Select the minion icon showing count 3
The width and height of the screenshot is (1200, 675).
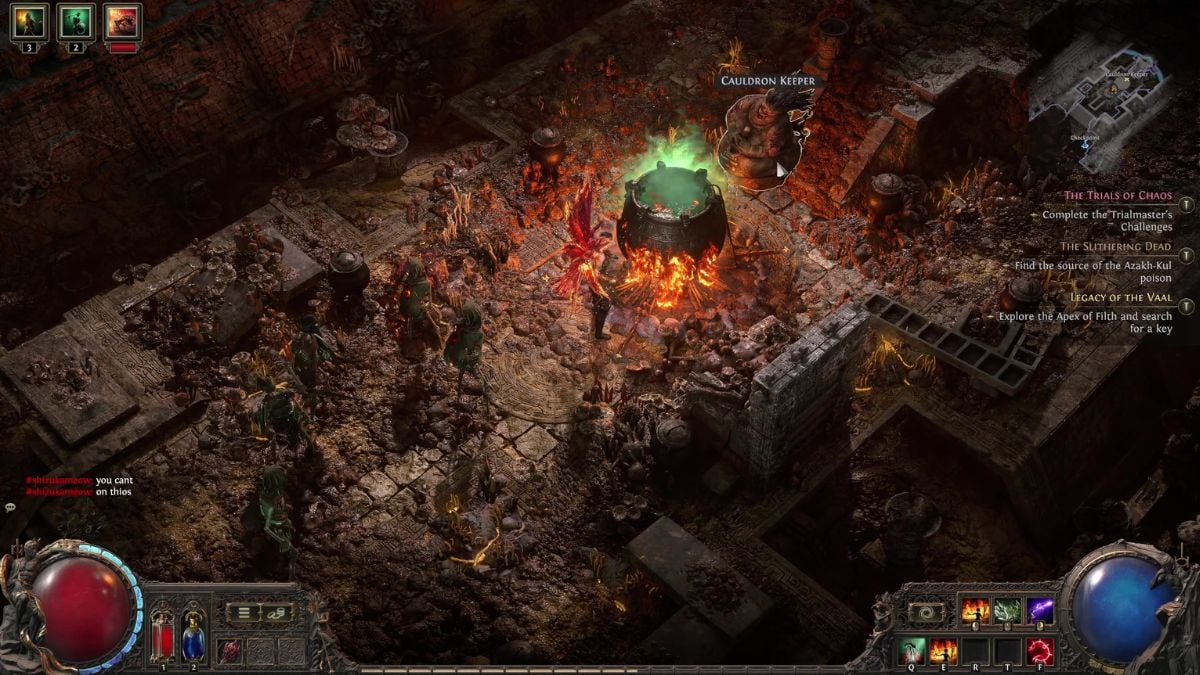[x=29, y=21]
